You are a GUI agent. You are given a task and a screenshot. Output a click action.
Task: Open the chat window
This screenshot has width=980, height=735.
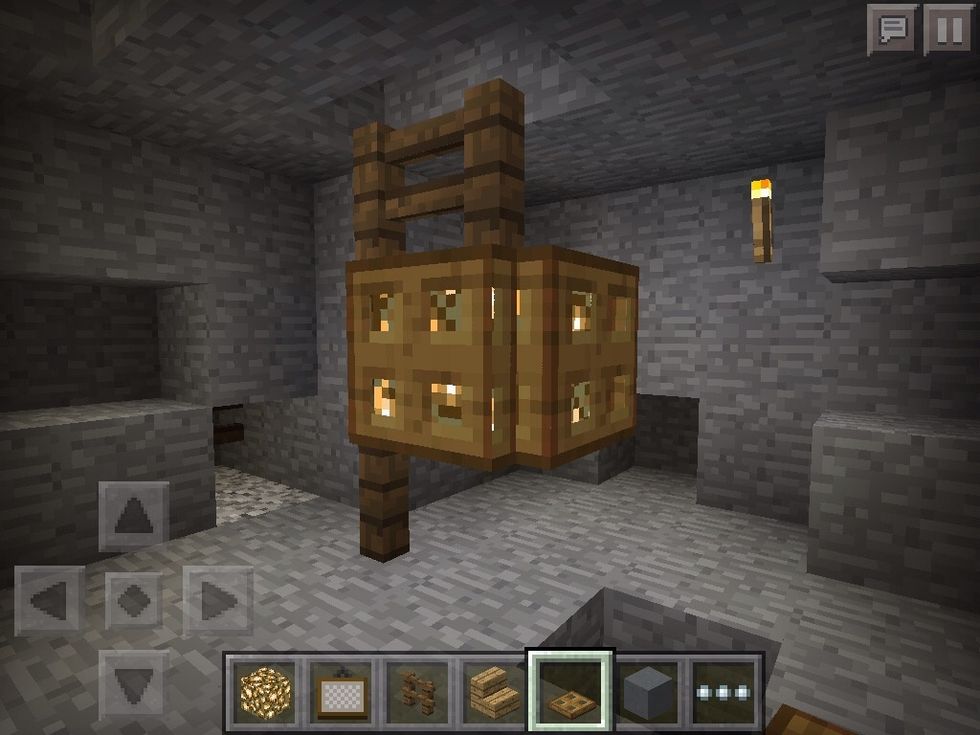tap(892, 29)
